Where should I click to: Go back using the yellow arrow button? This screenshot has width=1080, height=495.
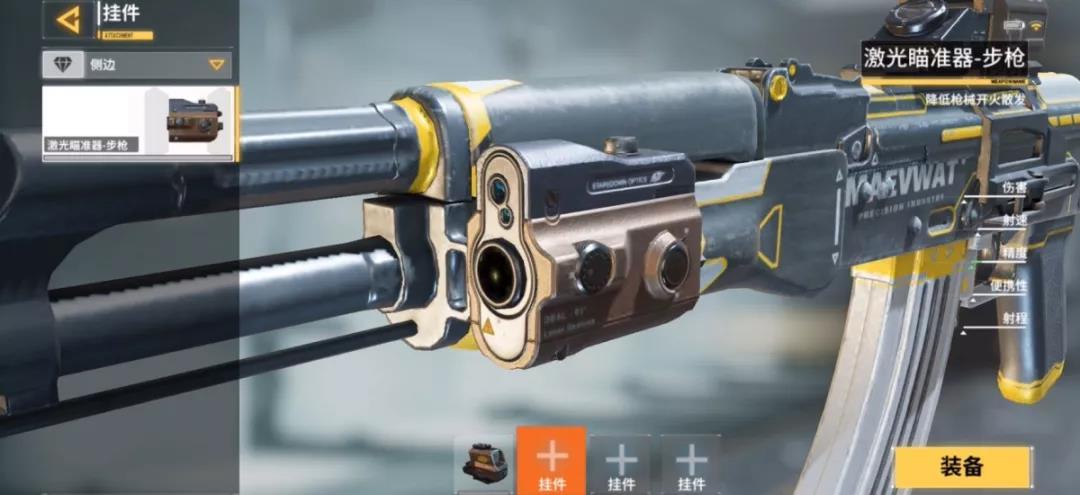point(68,18)
